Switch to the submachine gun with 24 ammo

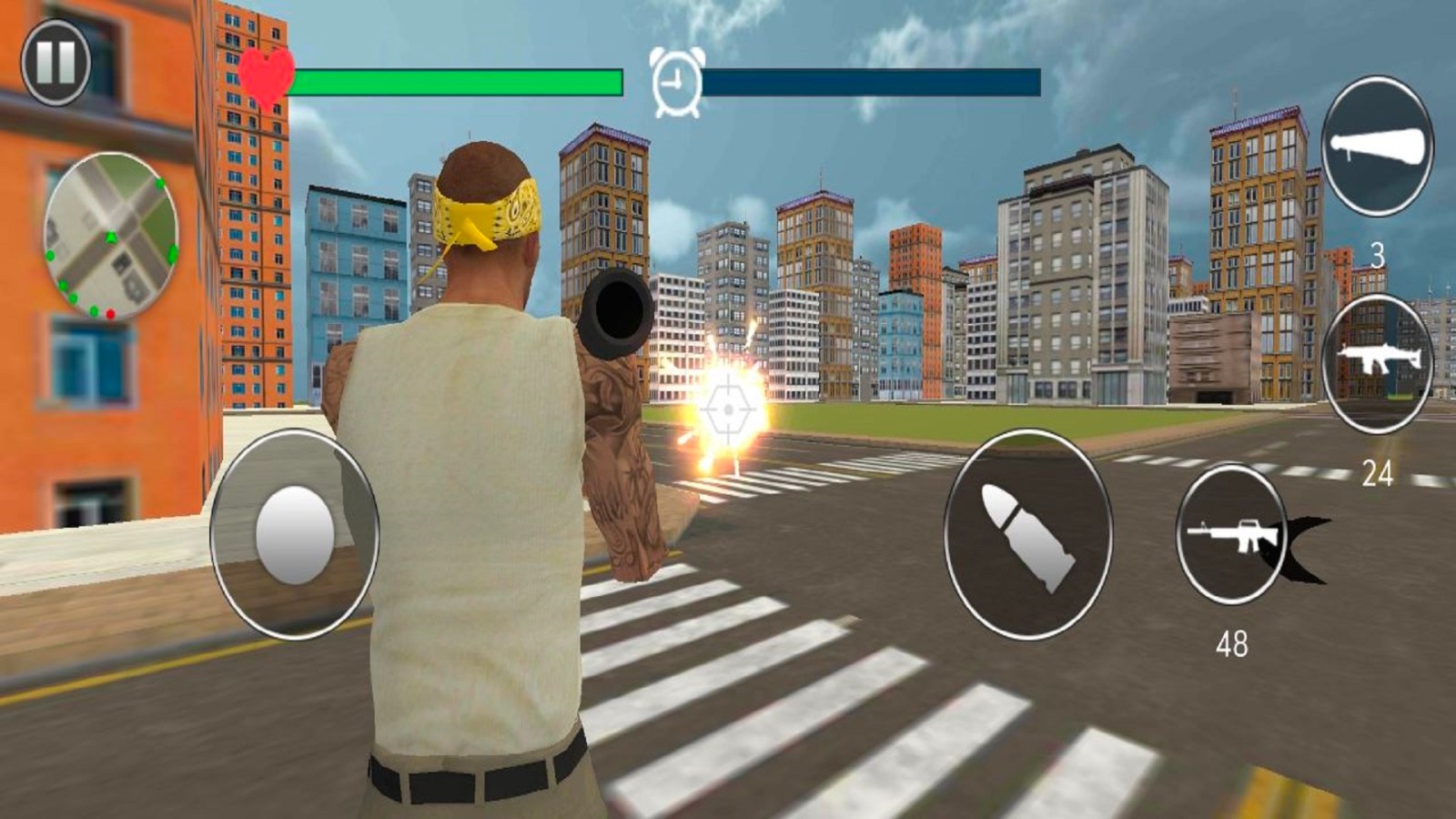(x=1376, y=364)
